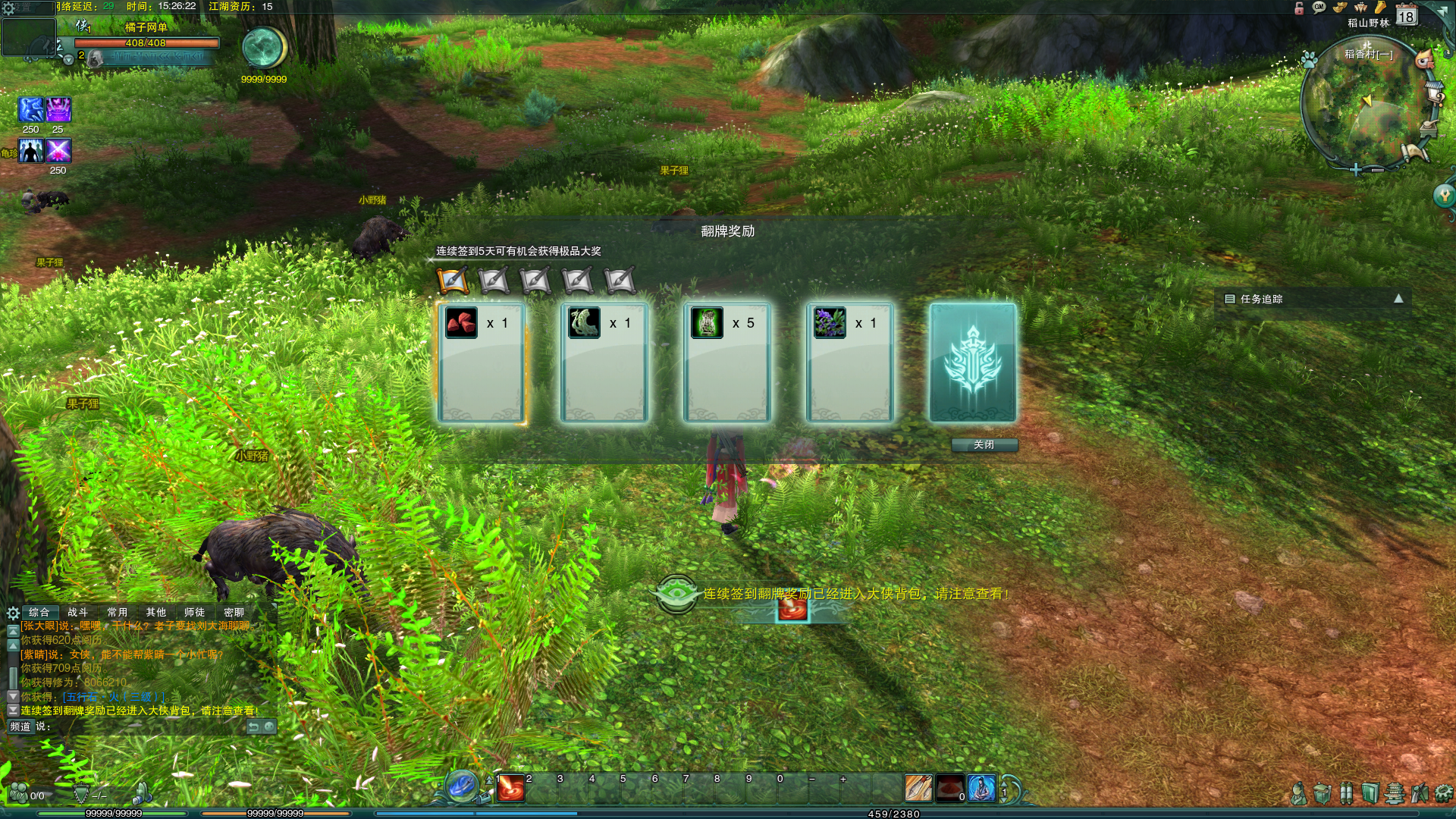Open the 频道 channel selector
The width and height of the screenshot is (1456, 819).
tap(20, 726)
